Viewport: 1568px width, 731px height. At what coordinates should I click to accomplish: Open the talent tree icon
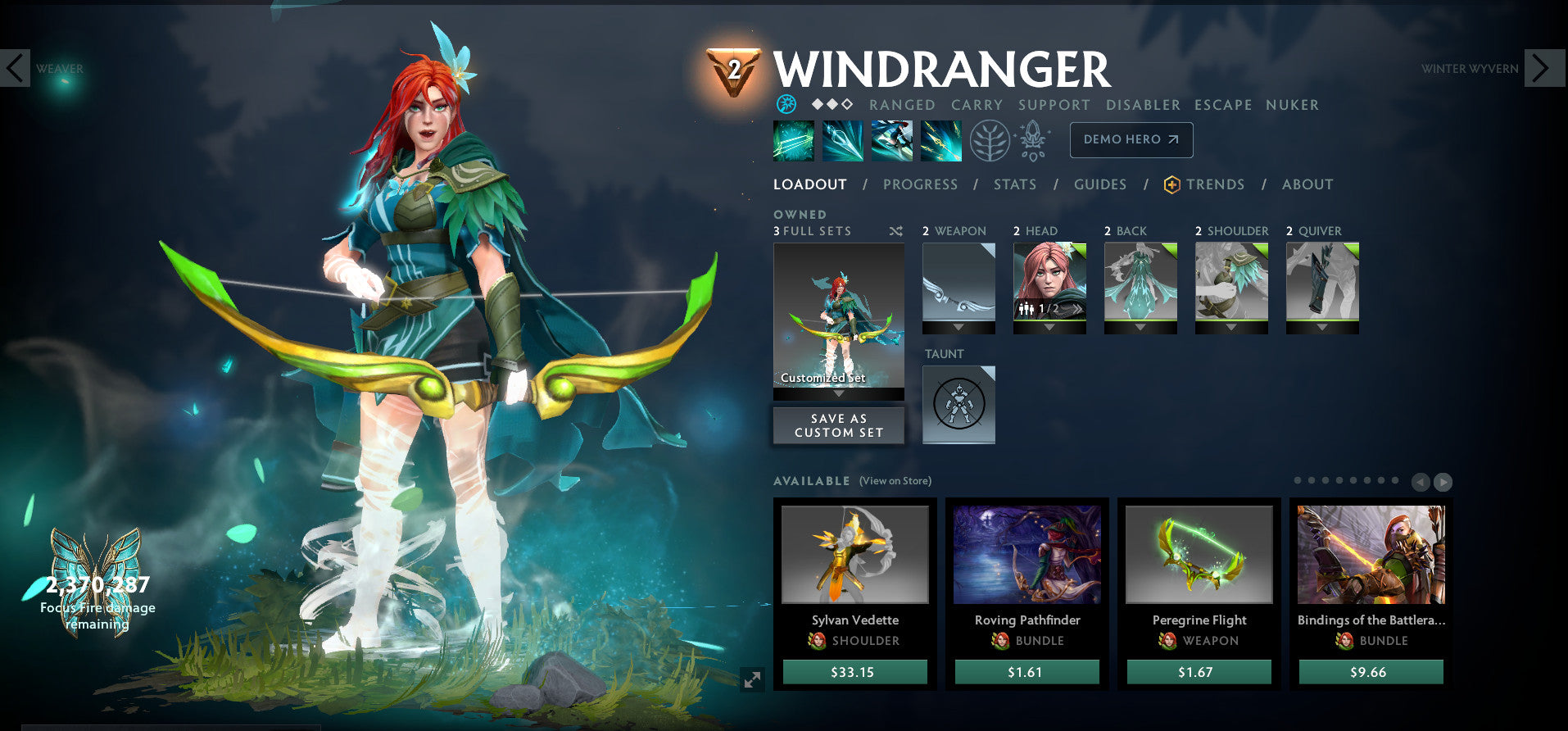[991, 140]
